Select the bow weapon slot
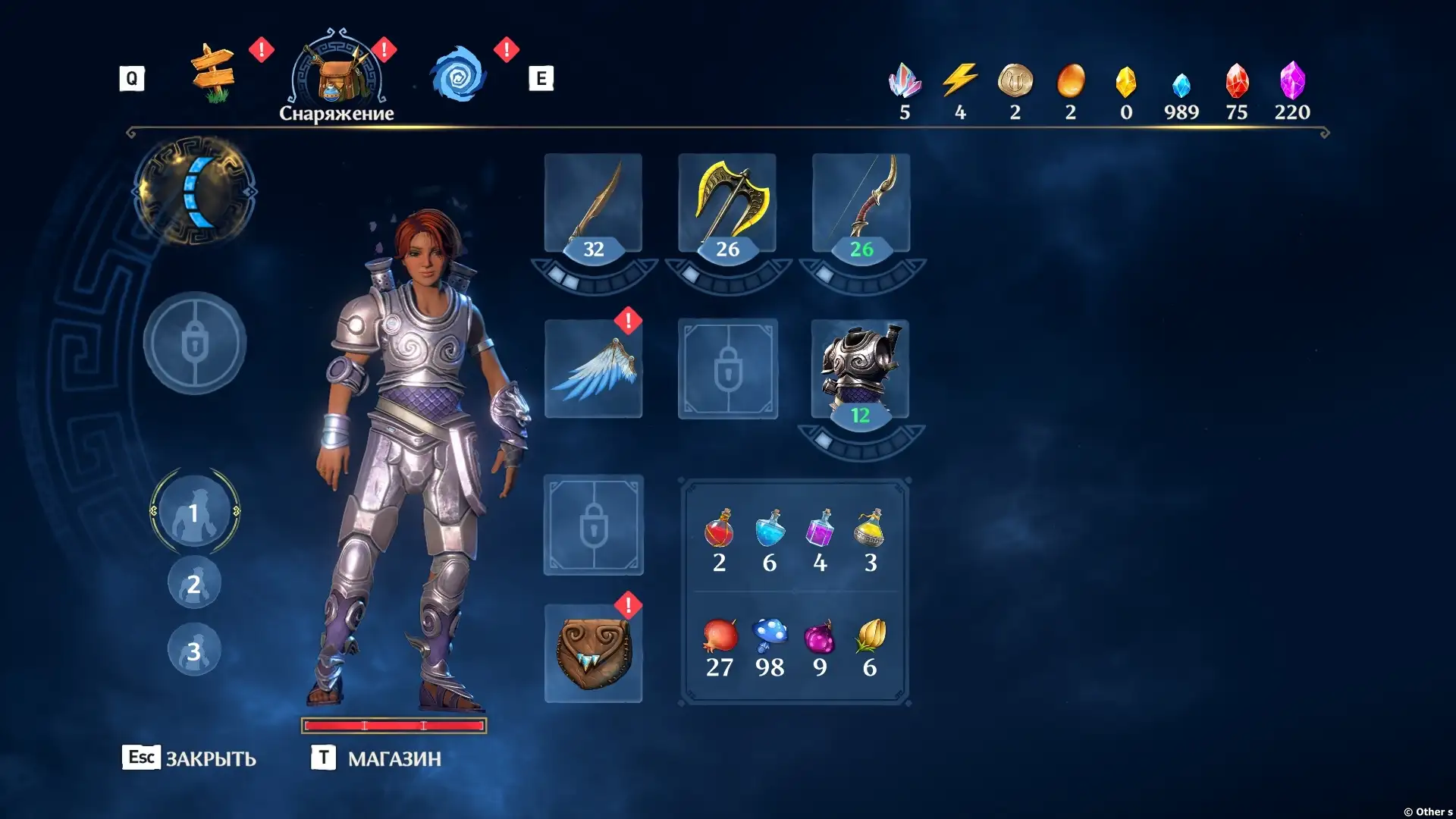This screenshot has width=1456, height=819. click(x=861, y=203)
